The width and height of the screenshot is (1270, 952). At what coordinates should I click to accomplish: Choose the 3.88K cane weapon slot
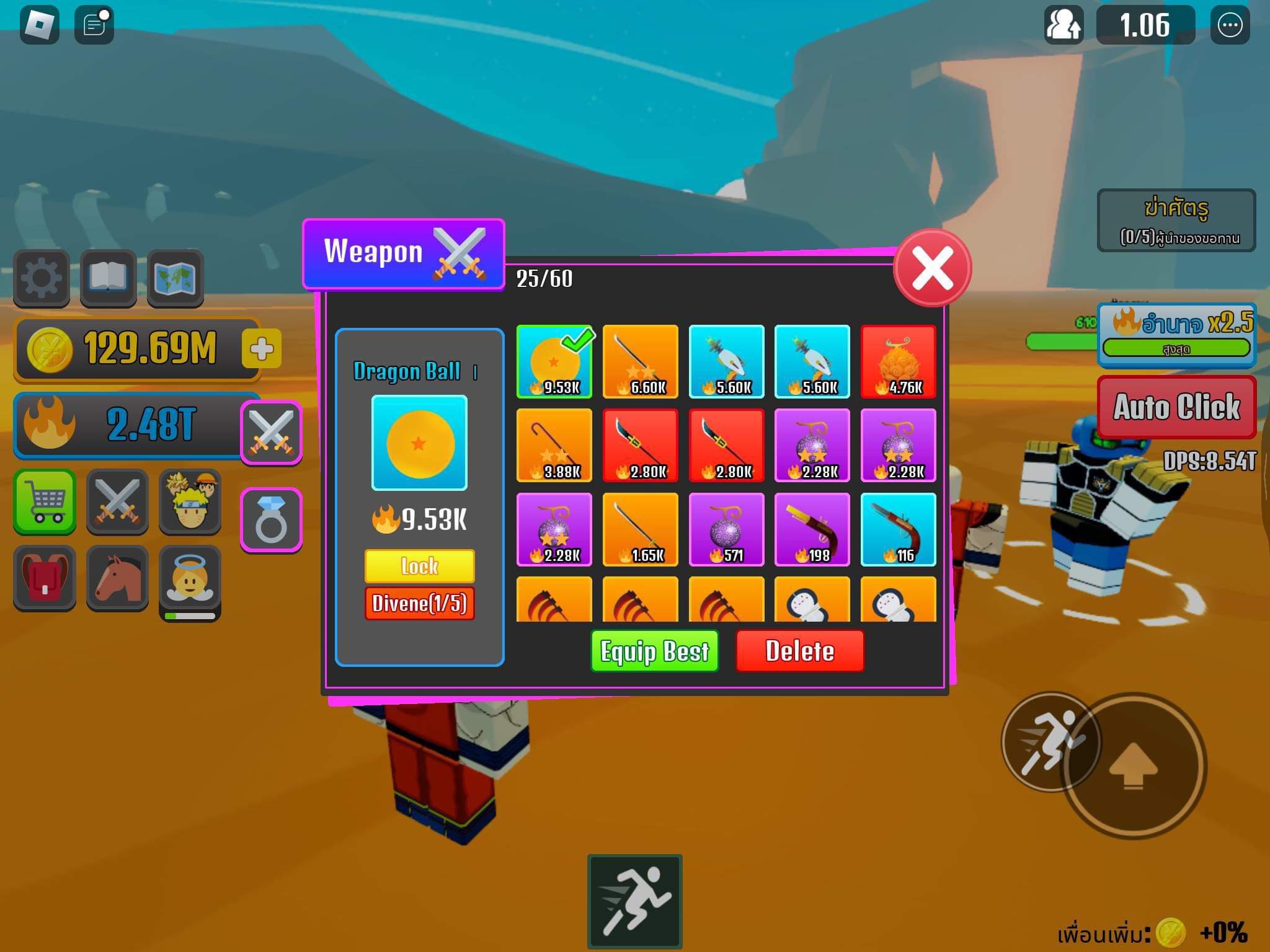coord(554,445)
